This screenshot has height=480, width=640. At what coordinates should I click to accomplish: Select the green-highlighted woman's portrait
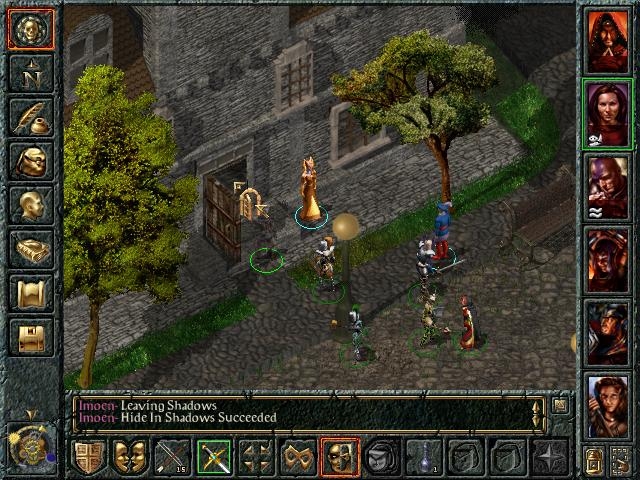[607, 115]
